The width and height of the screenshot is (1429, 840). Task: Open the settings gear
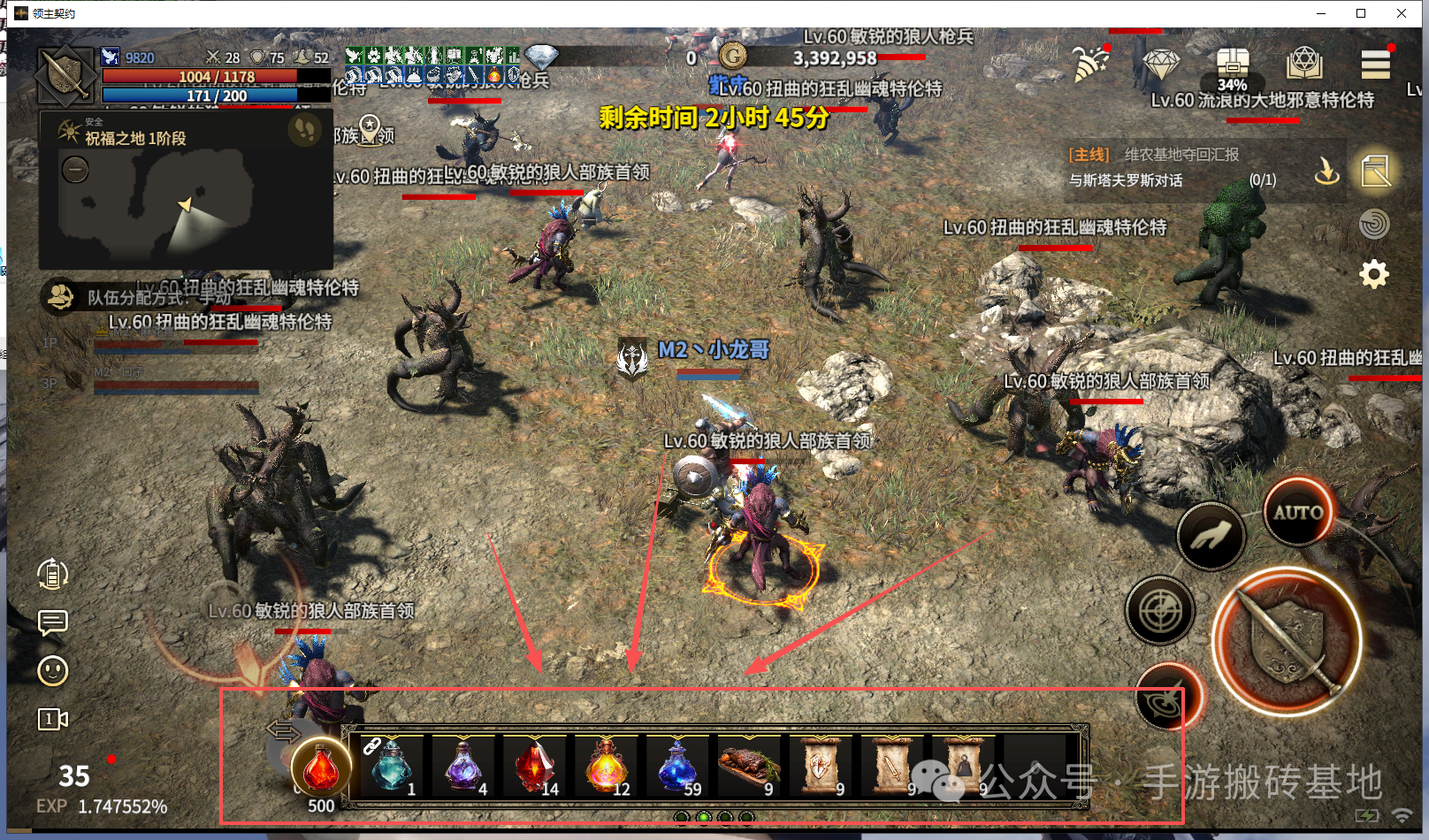coord(1373,274)
